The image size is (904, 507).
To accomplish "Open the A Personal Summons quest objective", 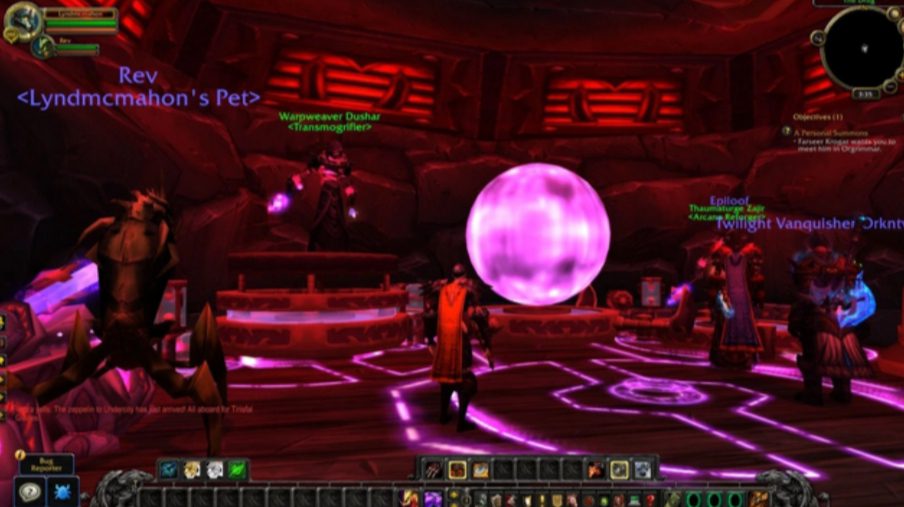I will [831, 132].
